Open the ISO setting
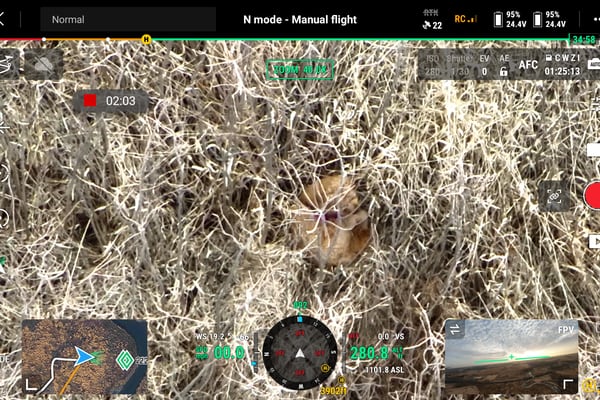This screenshot has height=400, width=600. coord(433,66)
